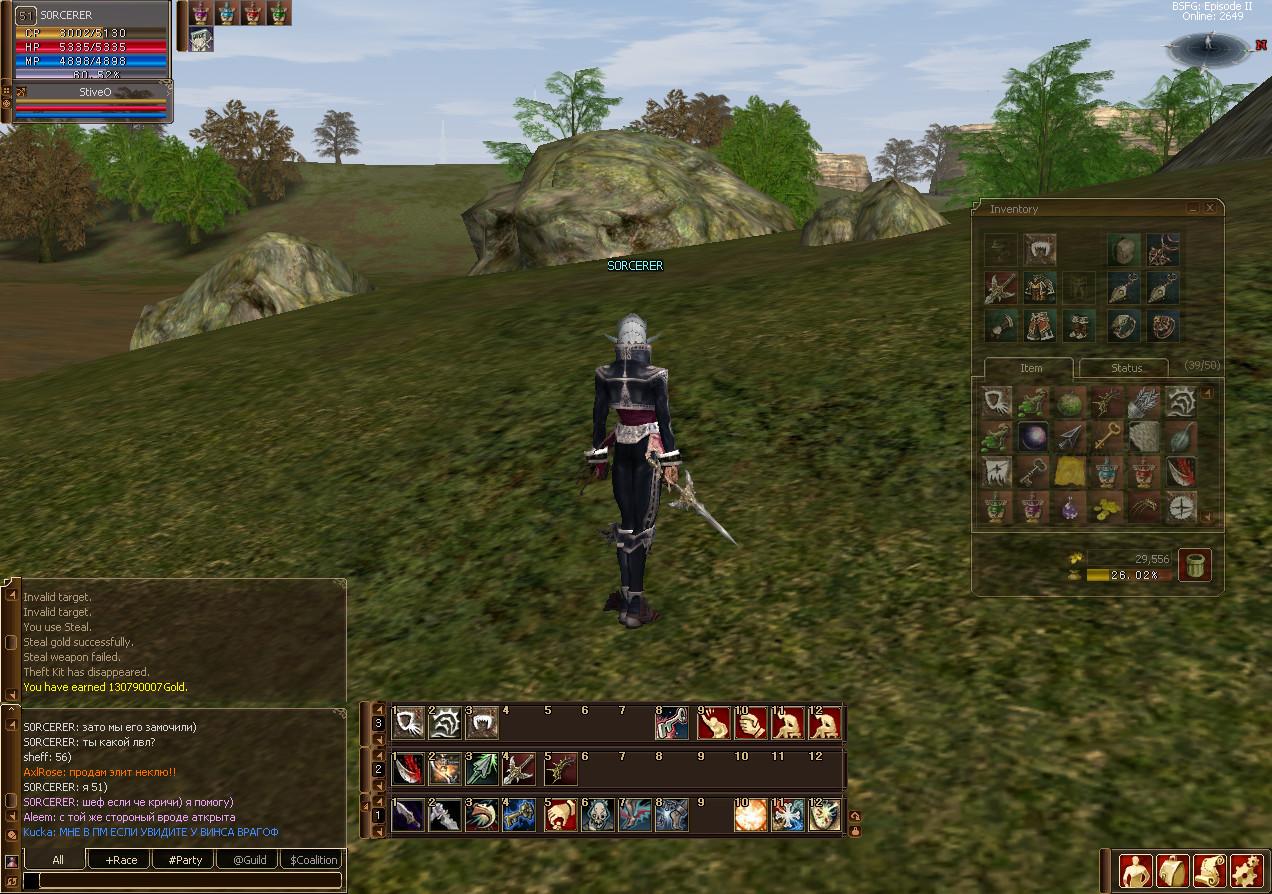
Task: Open the +Race chat tab
Action: coord(121,859)
